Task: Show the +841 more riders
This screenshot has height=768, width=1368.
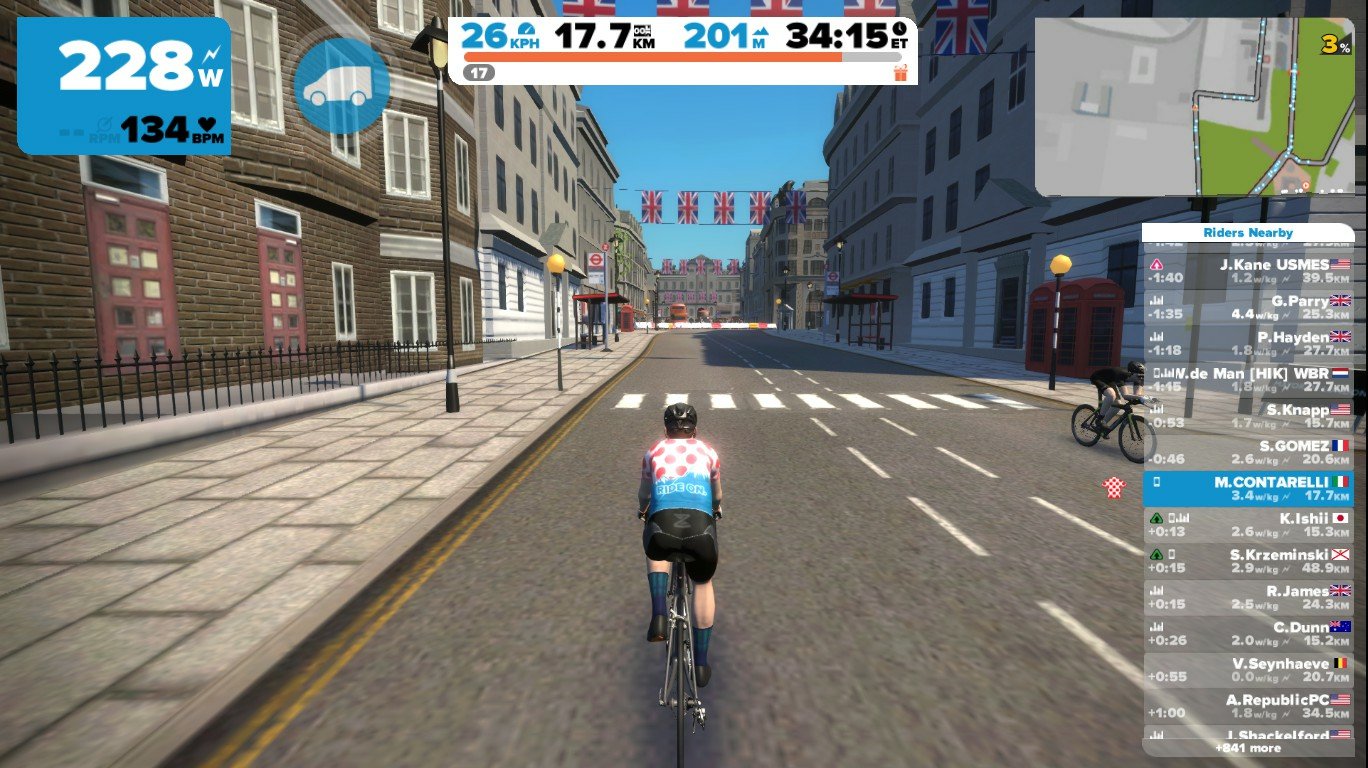Action: pos(1248,748)
